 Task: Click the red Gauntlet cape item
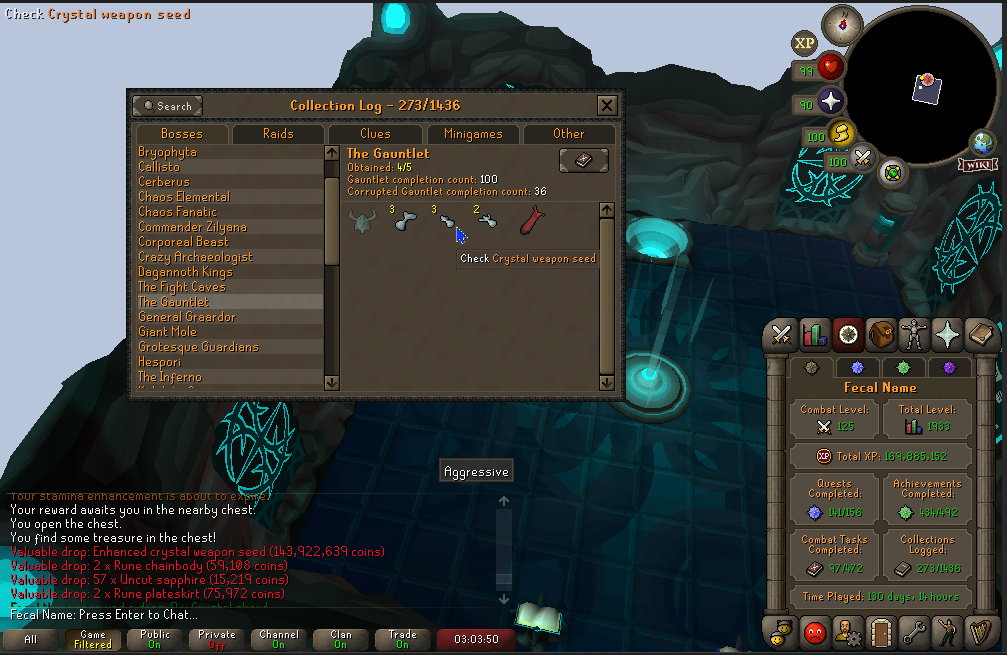tap(532, 221)
